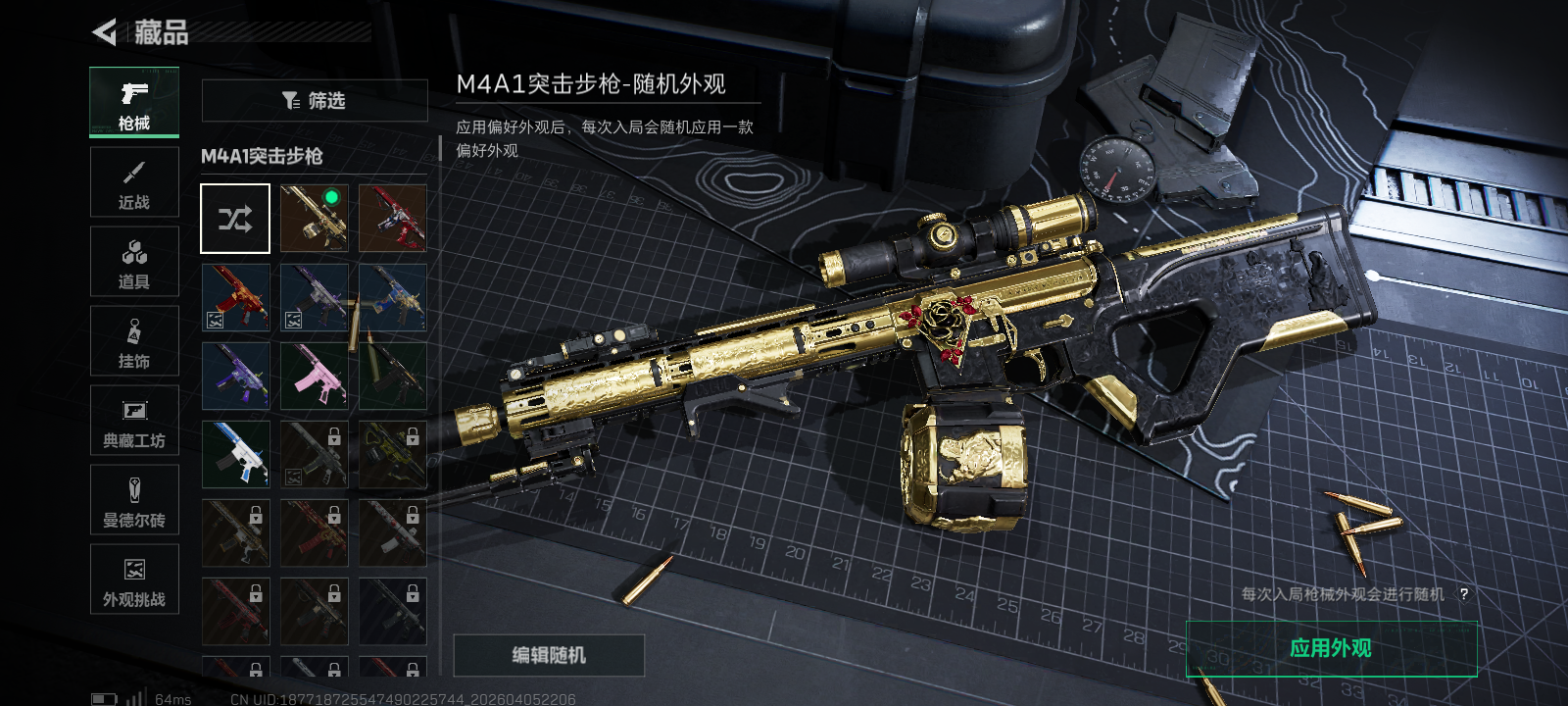Switch to the 曼德尔砖 tab
1568x706 pixels.
(x=134, y=500)
